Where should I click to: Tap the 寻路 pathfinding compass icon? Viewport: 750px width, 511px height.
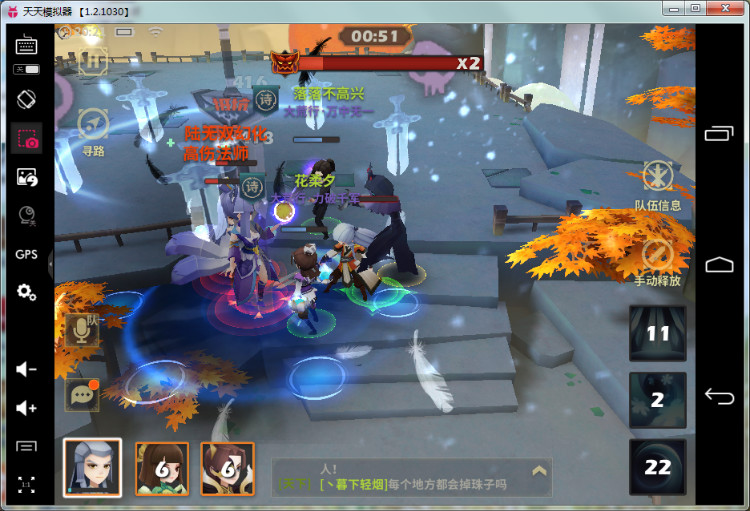click(x=93, y=125)
